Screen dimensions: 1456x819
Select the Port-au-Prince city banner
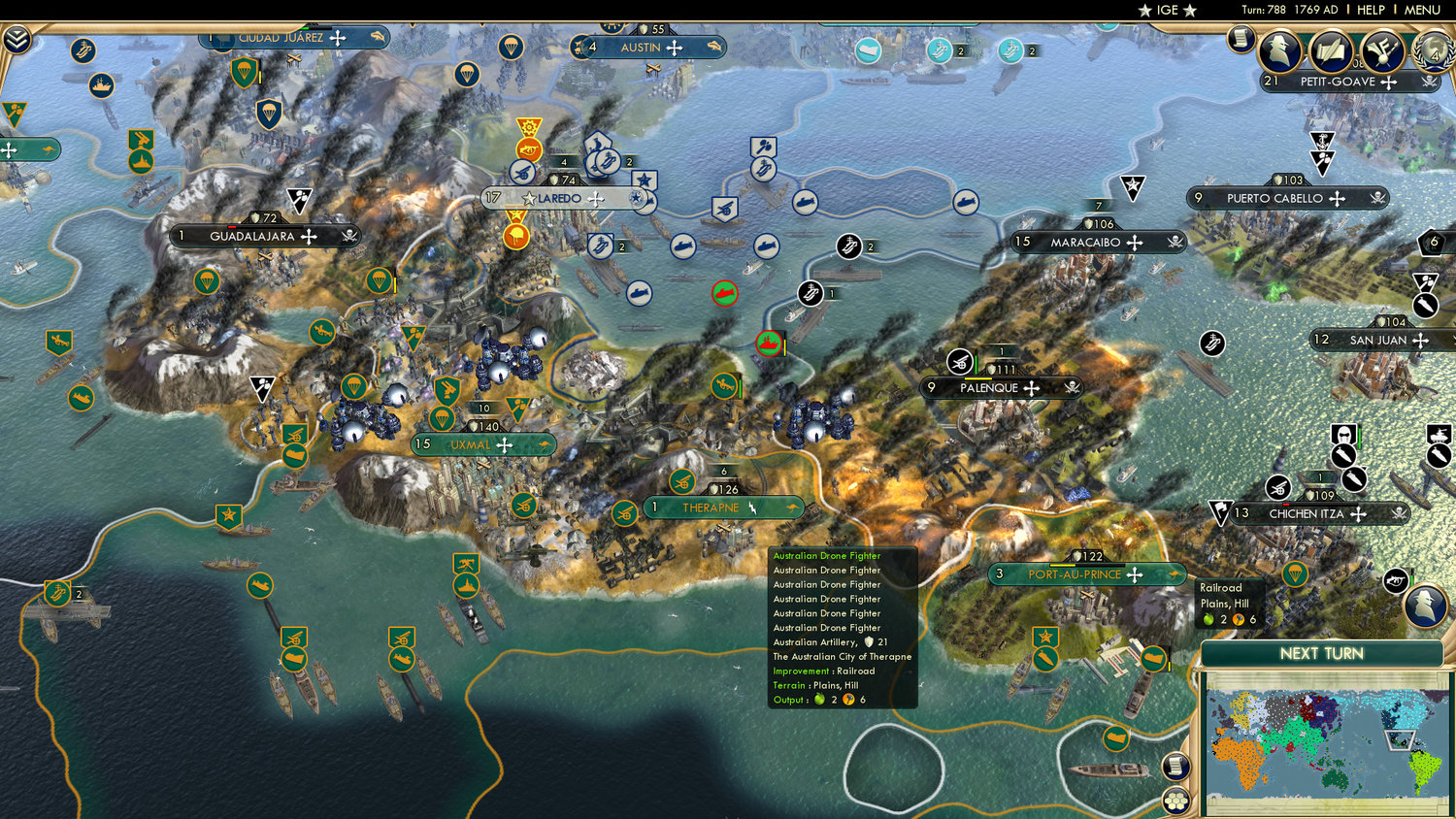1077,574
